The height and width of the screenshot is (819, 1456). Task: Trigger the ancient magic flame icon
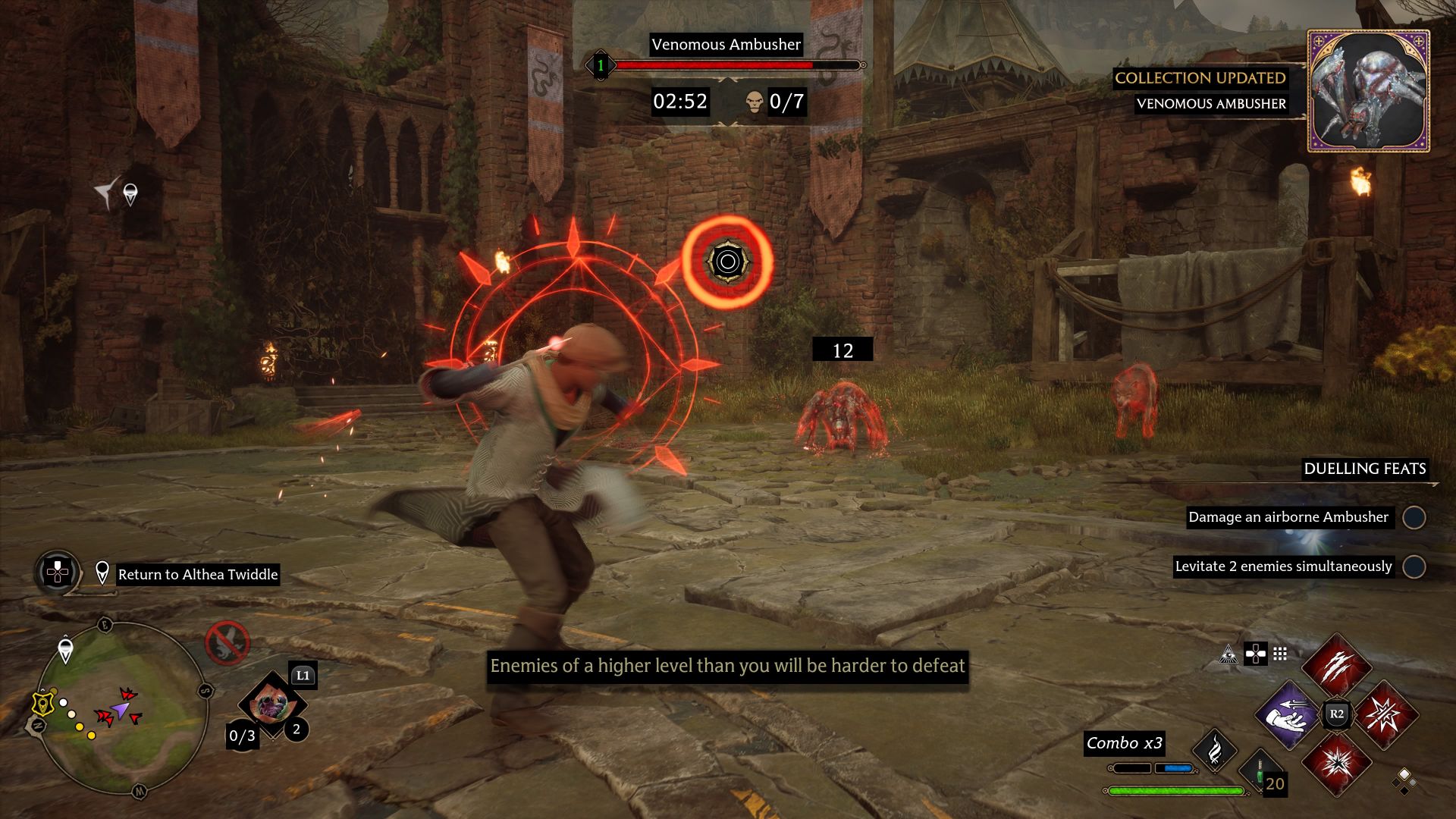point(1214,751)
